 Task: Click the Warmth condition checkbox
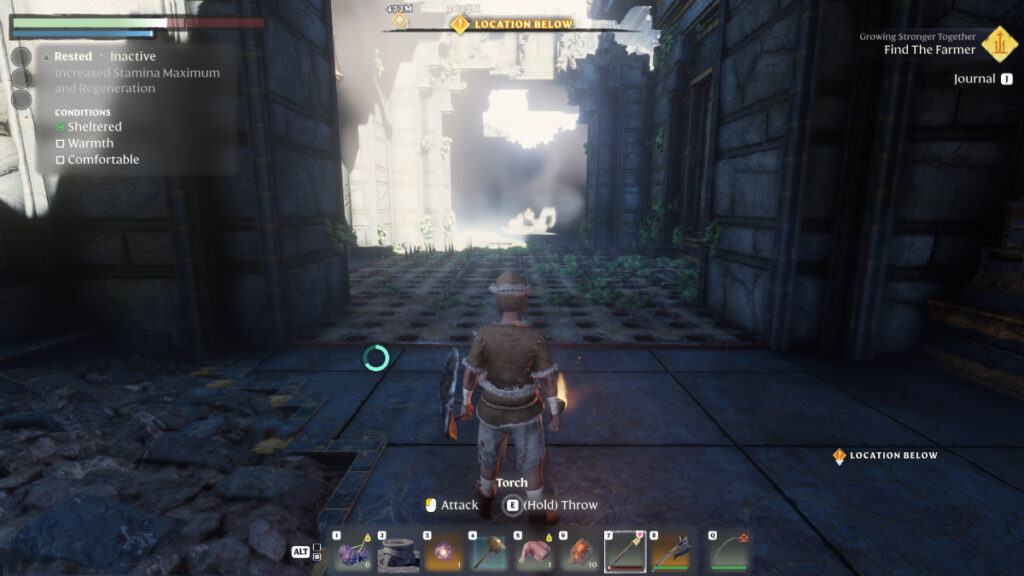tap(60, 144)
